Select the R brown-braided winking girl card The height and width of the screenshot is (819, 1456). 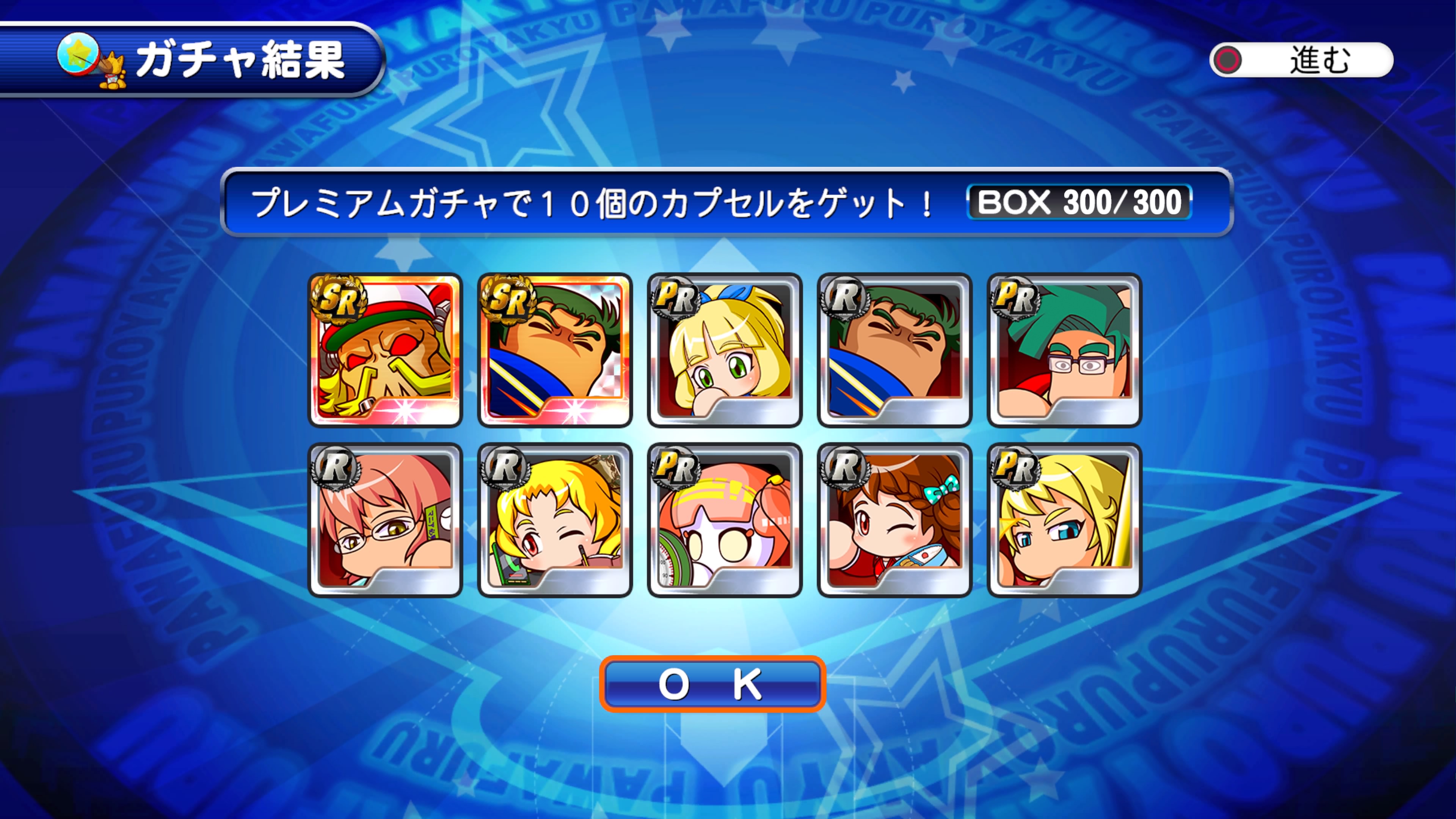pos(894,520)
